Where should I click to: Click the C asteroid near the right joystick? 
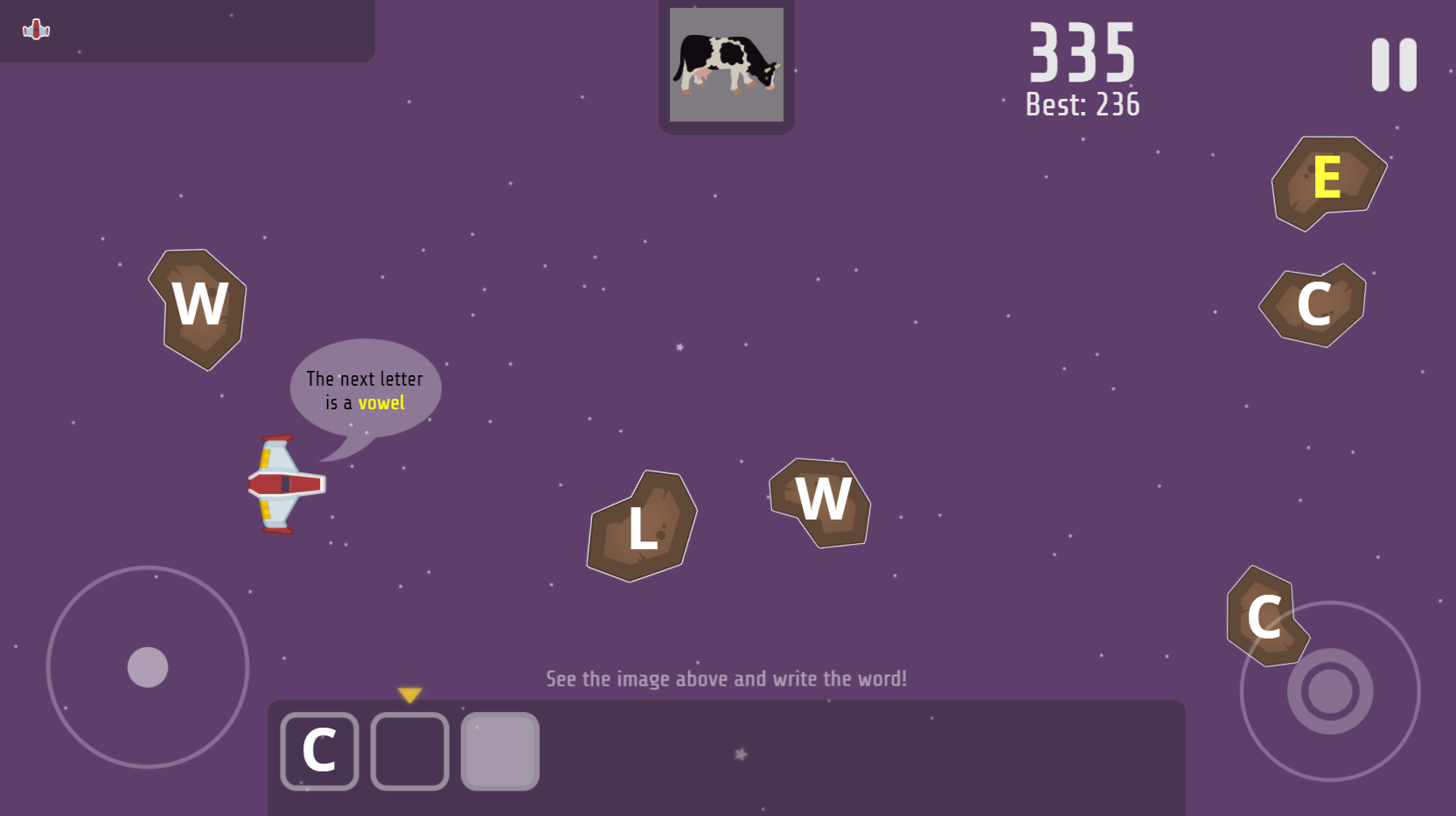(x=1266, y=615)
